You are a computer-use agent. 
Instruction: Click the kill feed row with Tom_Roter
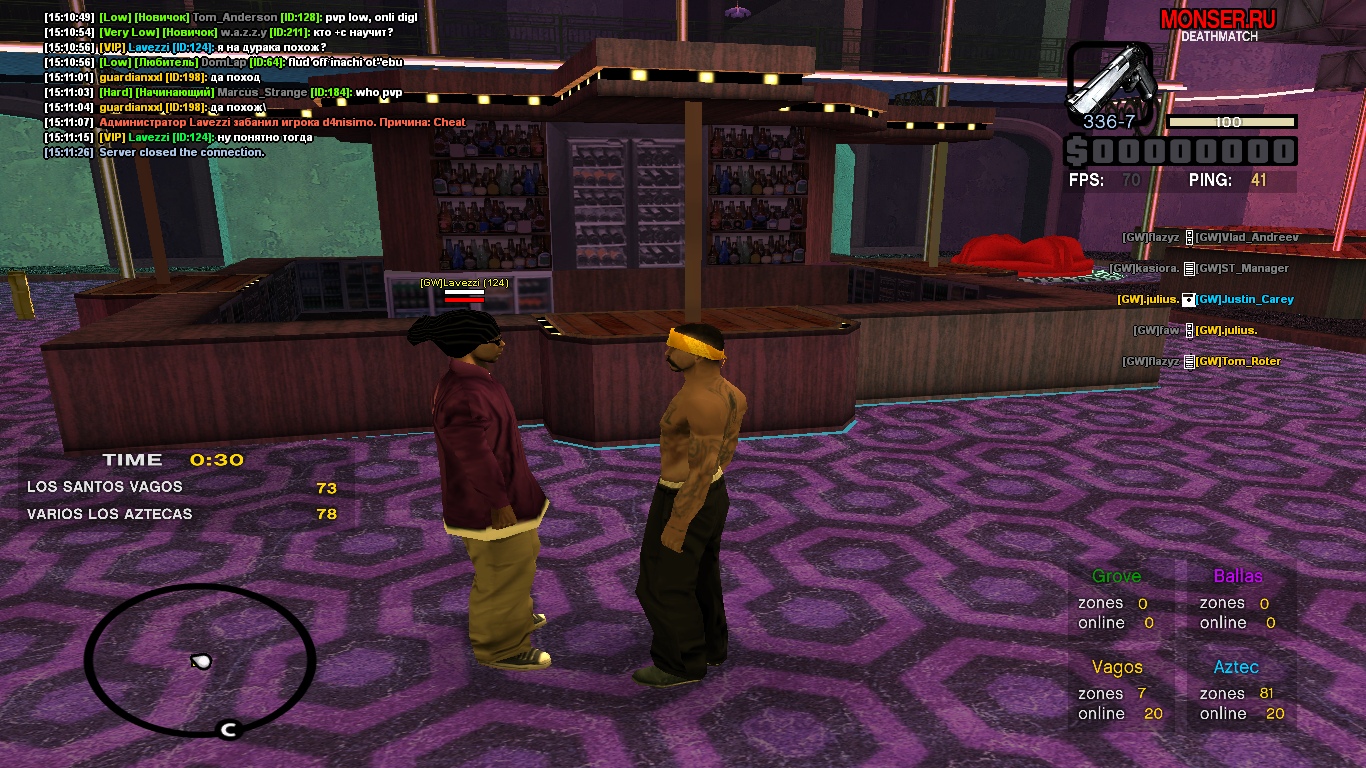1201,361
